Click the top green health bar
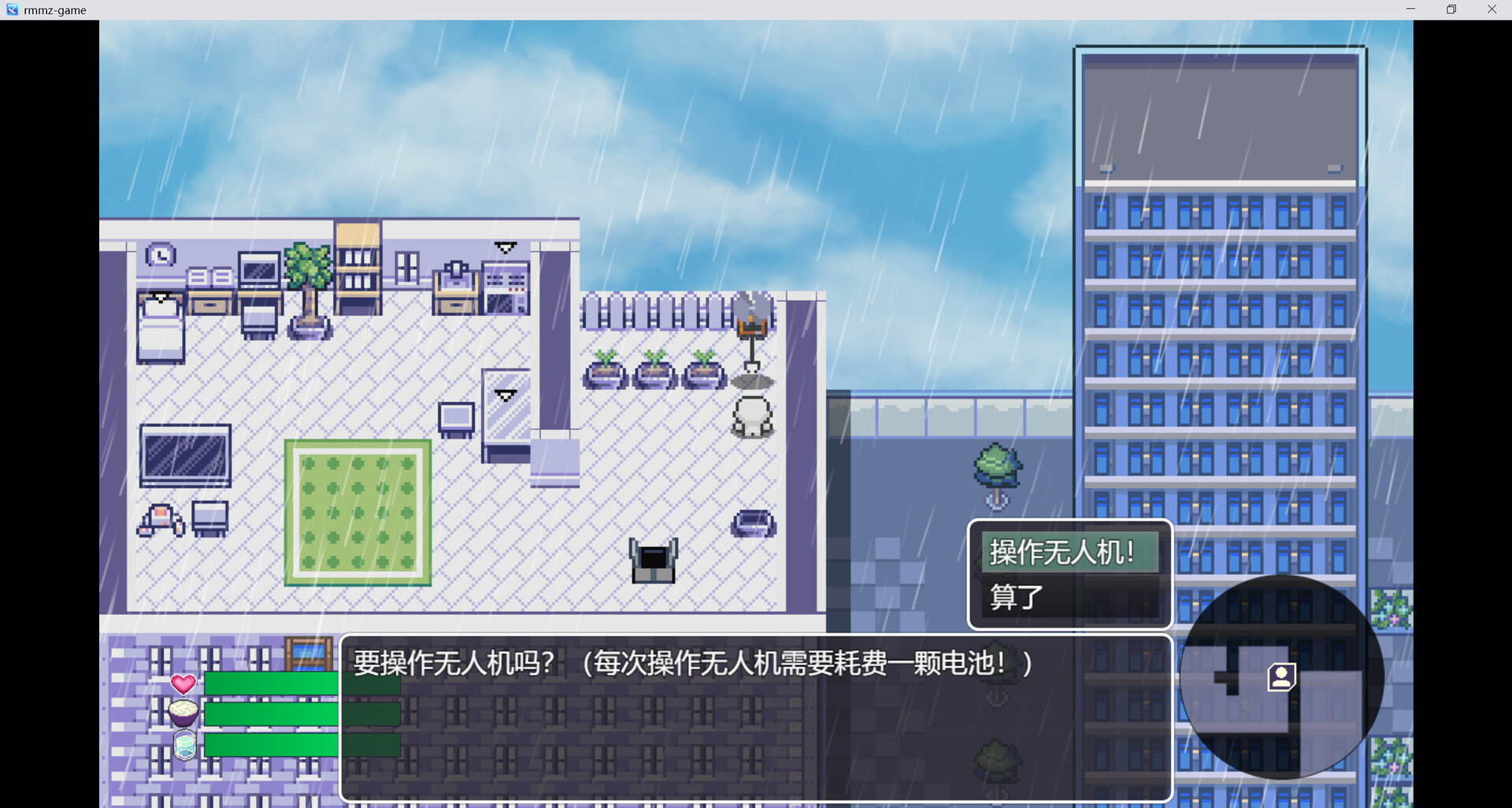The height and width of the screenshot is (808, 1512). point(272,684)
